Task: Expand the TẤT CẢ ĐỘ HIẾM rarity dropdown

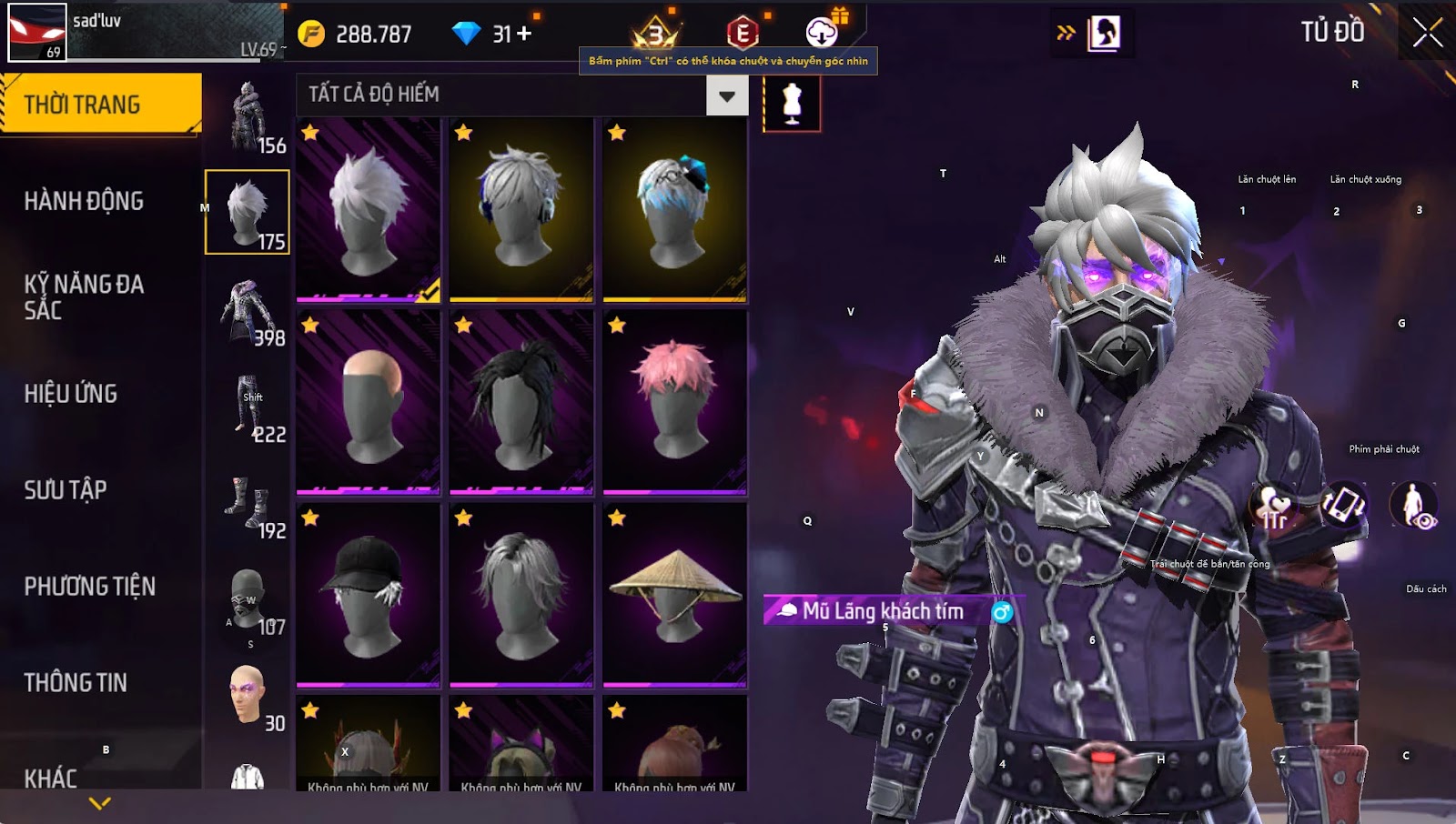Action: pos(726,95)
